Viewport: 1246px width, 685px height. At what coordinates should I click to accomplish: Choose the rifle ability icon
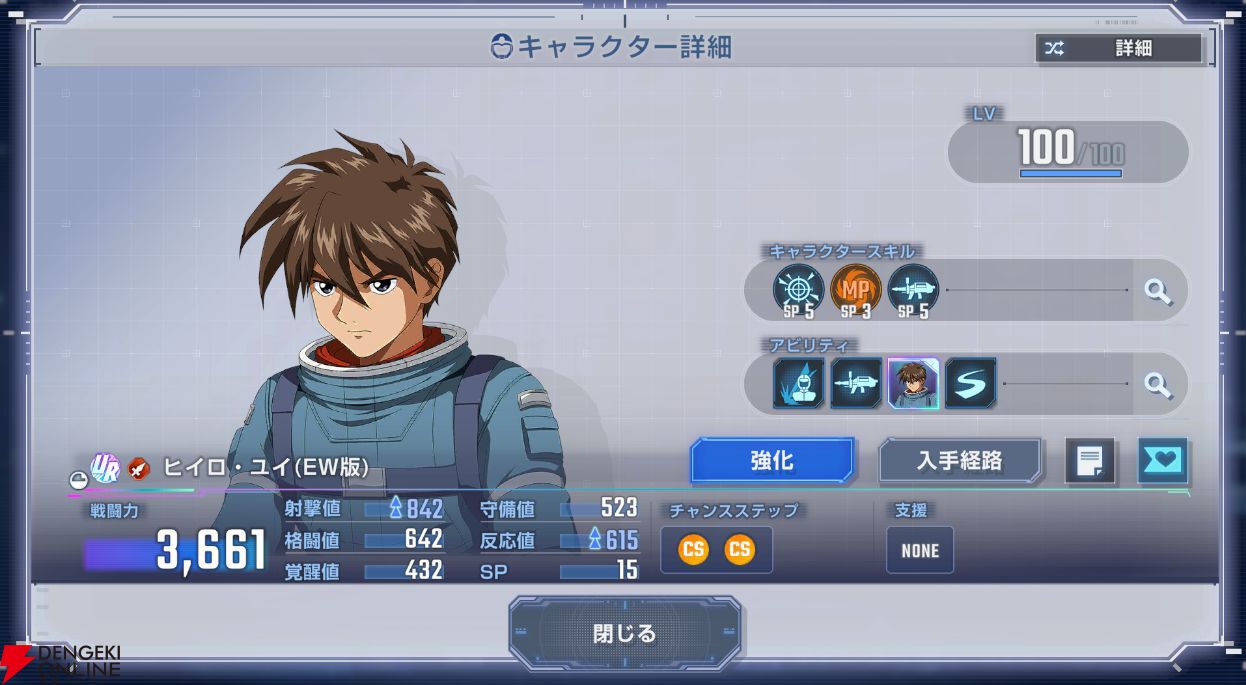tap(856, 384)
